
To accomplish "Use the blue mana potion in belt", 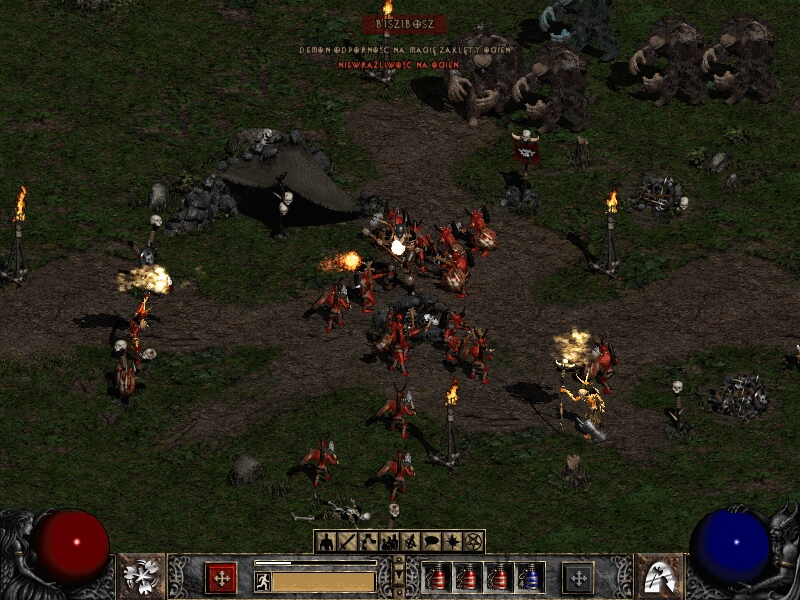I will [x=531, y=577].
